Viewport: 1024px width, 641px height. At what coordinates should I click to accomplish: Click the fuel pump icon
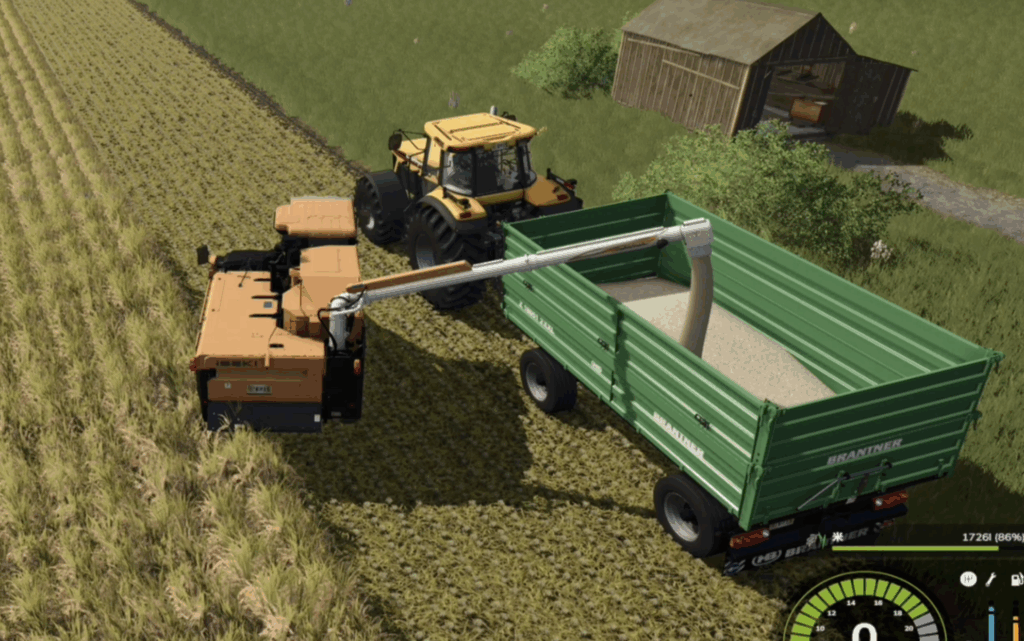point(1015,579)
